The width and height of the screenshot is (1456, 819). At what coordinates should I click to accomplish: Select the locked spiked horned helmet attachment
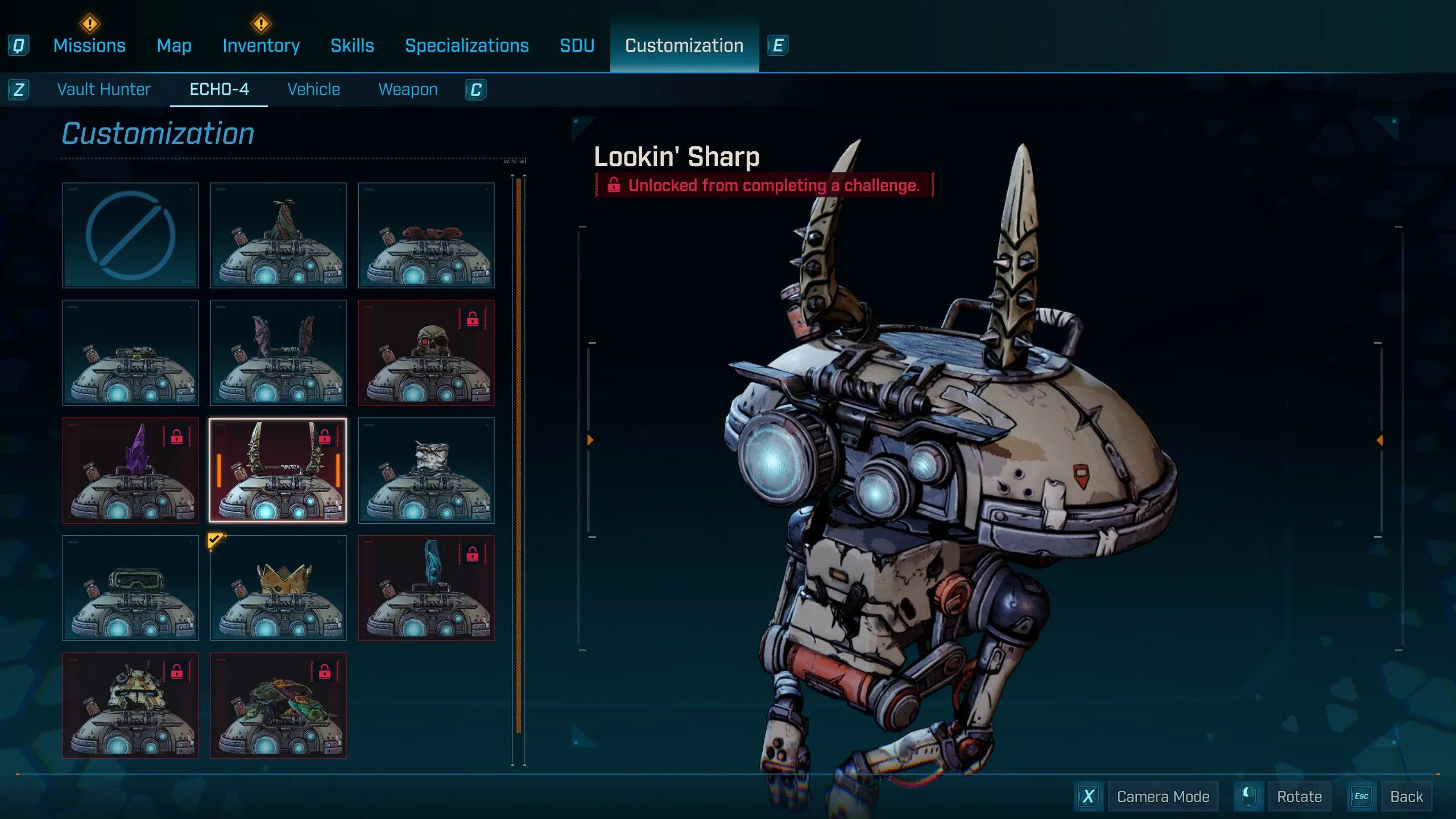pyautogui.click(x=130, y=706)
